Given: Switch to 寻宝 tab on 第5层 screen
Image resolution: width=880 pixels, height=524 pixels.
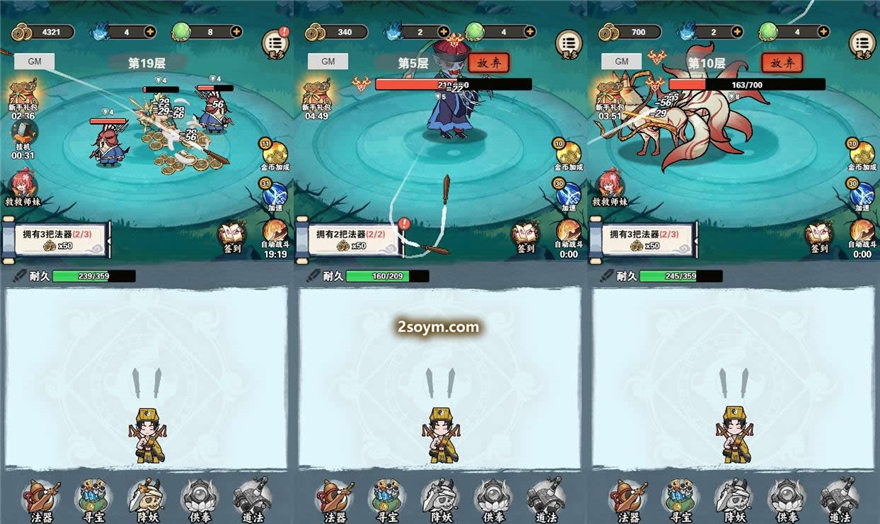Looking at the screenshot, I should point(388,499).
